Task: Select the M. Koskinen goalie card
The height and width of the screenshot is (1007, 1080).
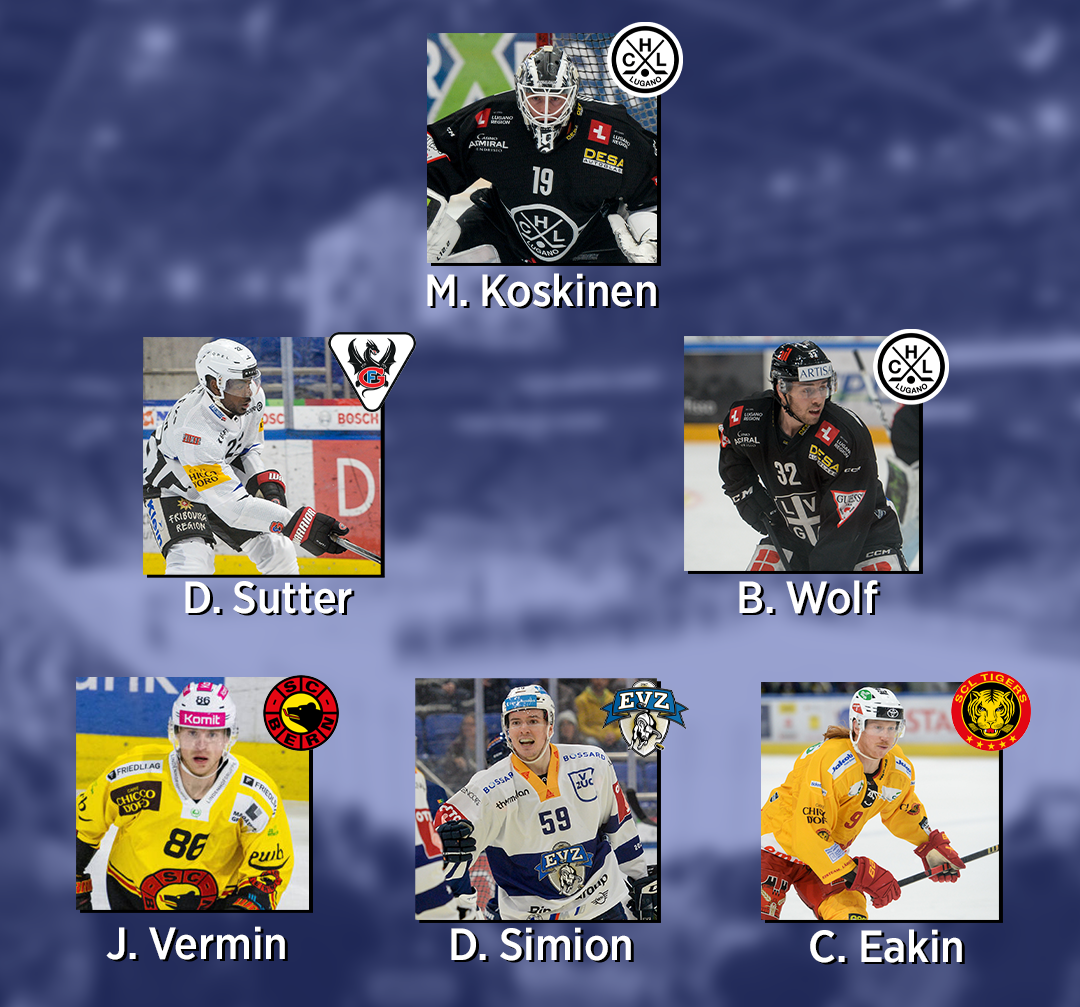Action: point(542,148)
